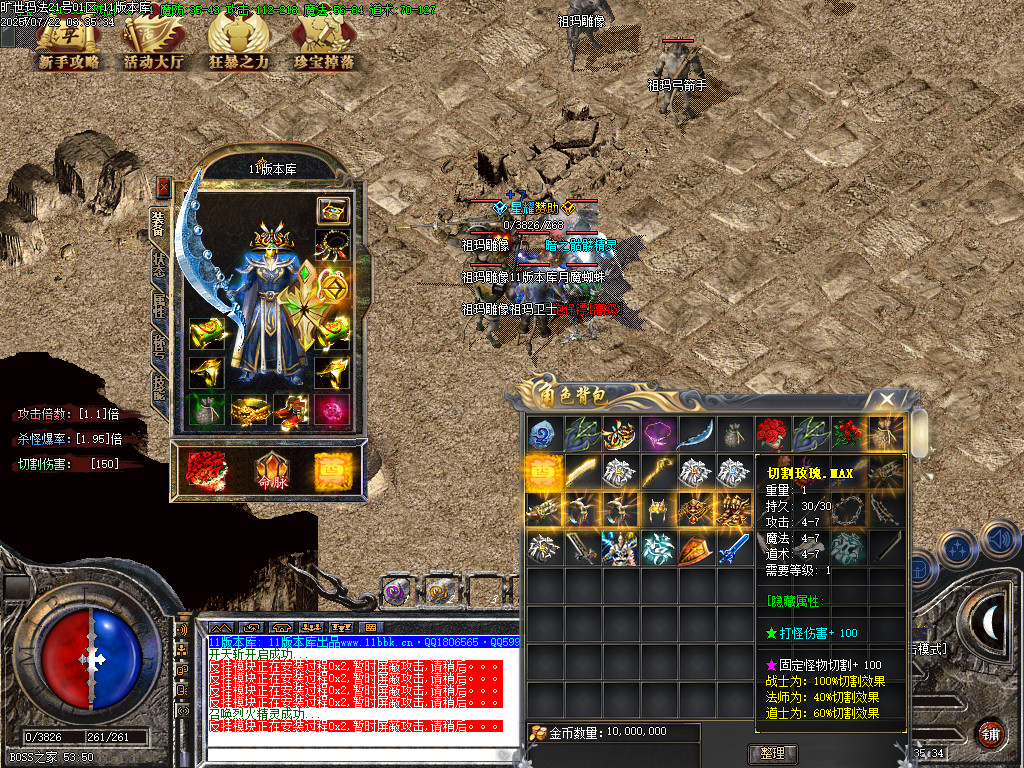
Task: Select the equipped red rose bouquet slot
Action: [x=205, y=469]
